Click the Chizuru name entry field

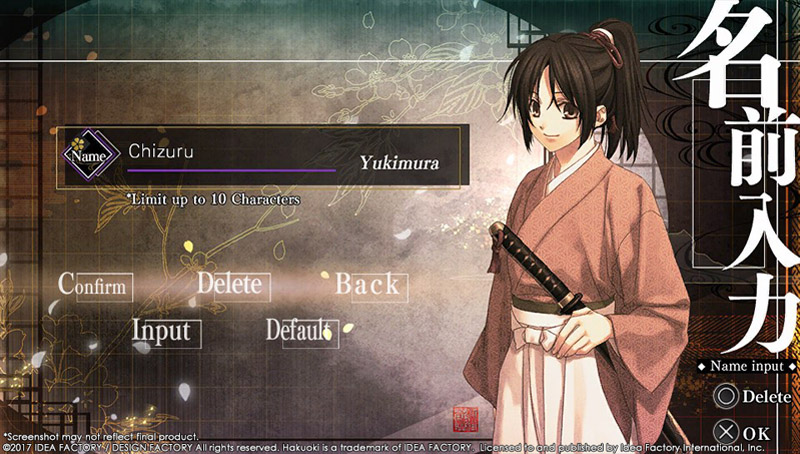pyautogui.click(x=230, y=154)
